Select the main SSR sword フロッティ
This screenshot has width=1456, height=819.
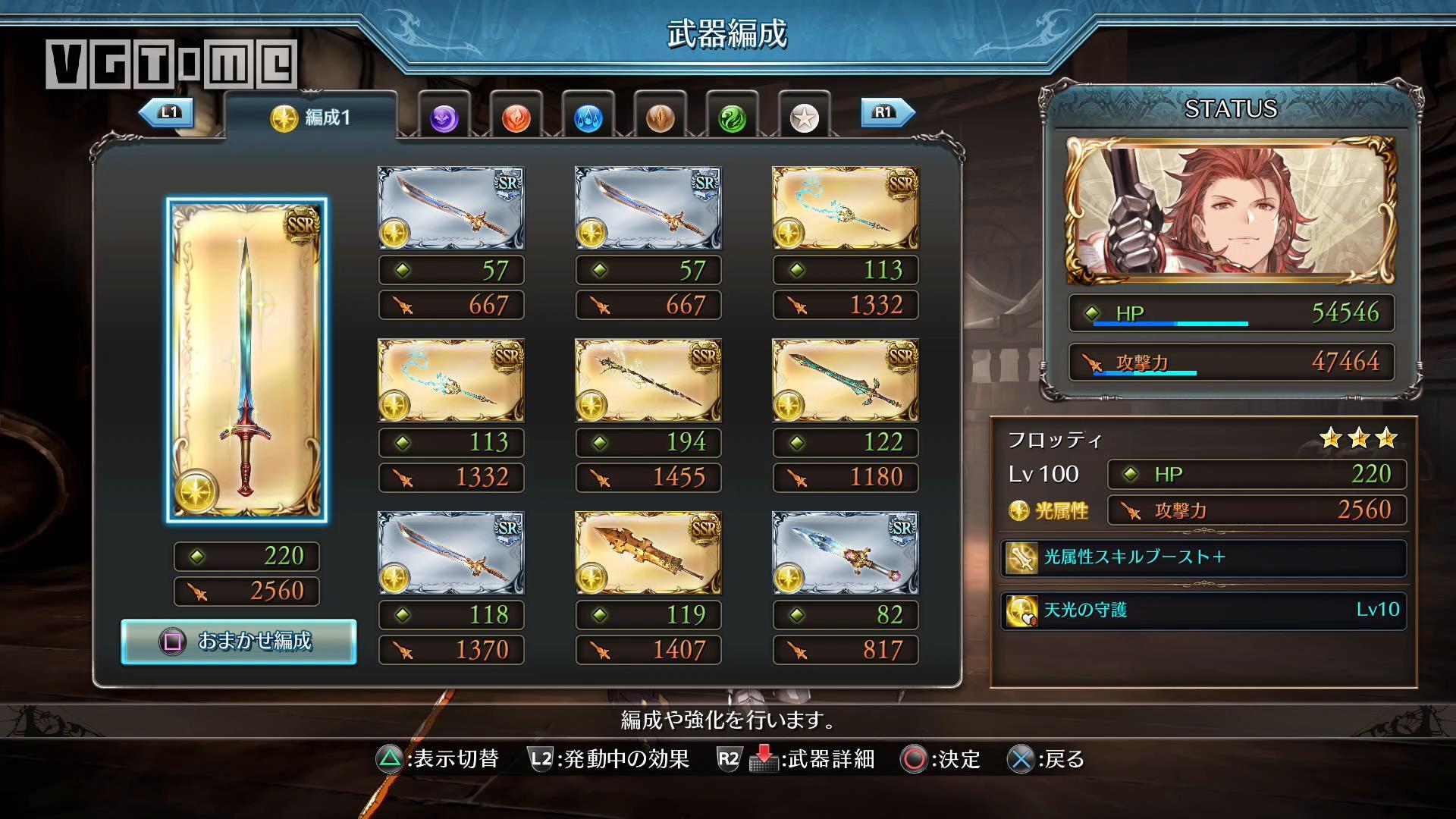[x=246, y=360]
